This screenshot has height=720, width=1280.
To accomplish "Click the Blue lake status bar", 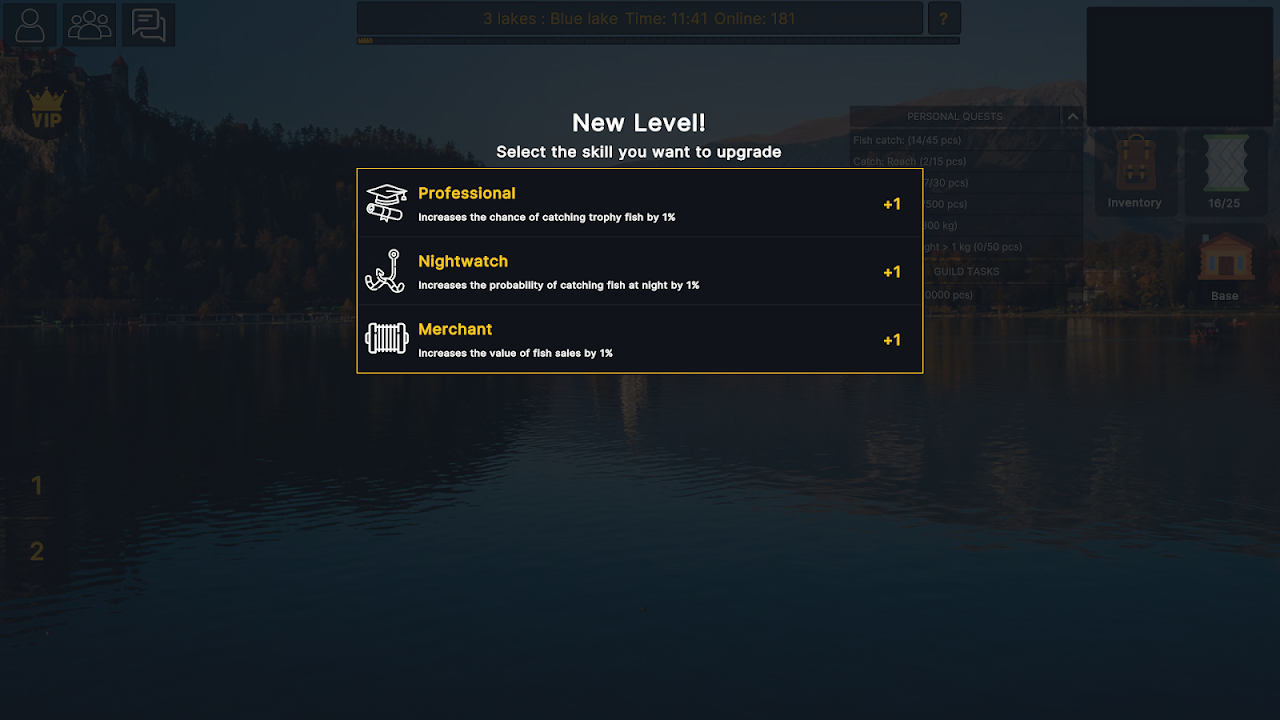I will 640,18.
